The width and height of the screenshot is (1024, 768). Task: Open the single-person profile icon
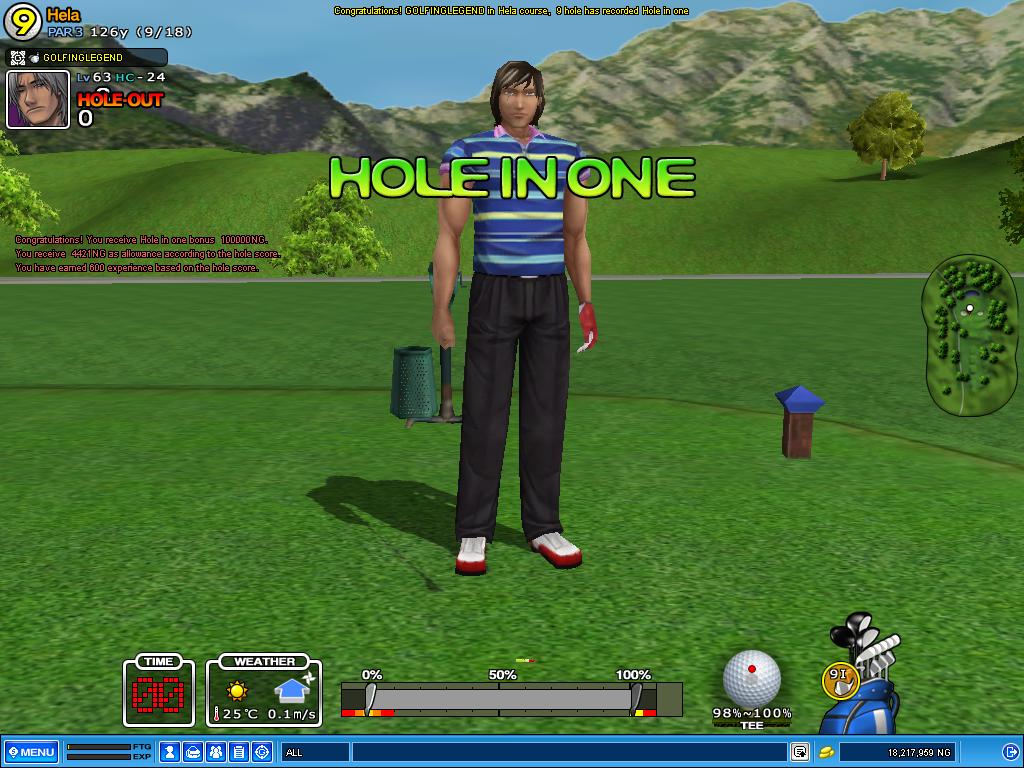[170, 752]
